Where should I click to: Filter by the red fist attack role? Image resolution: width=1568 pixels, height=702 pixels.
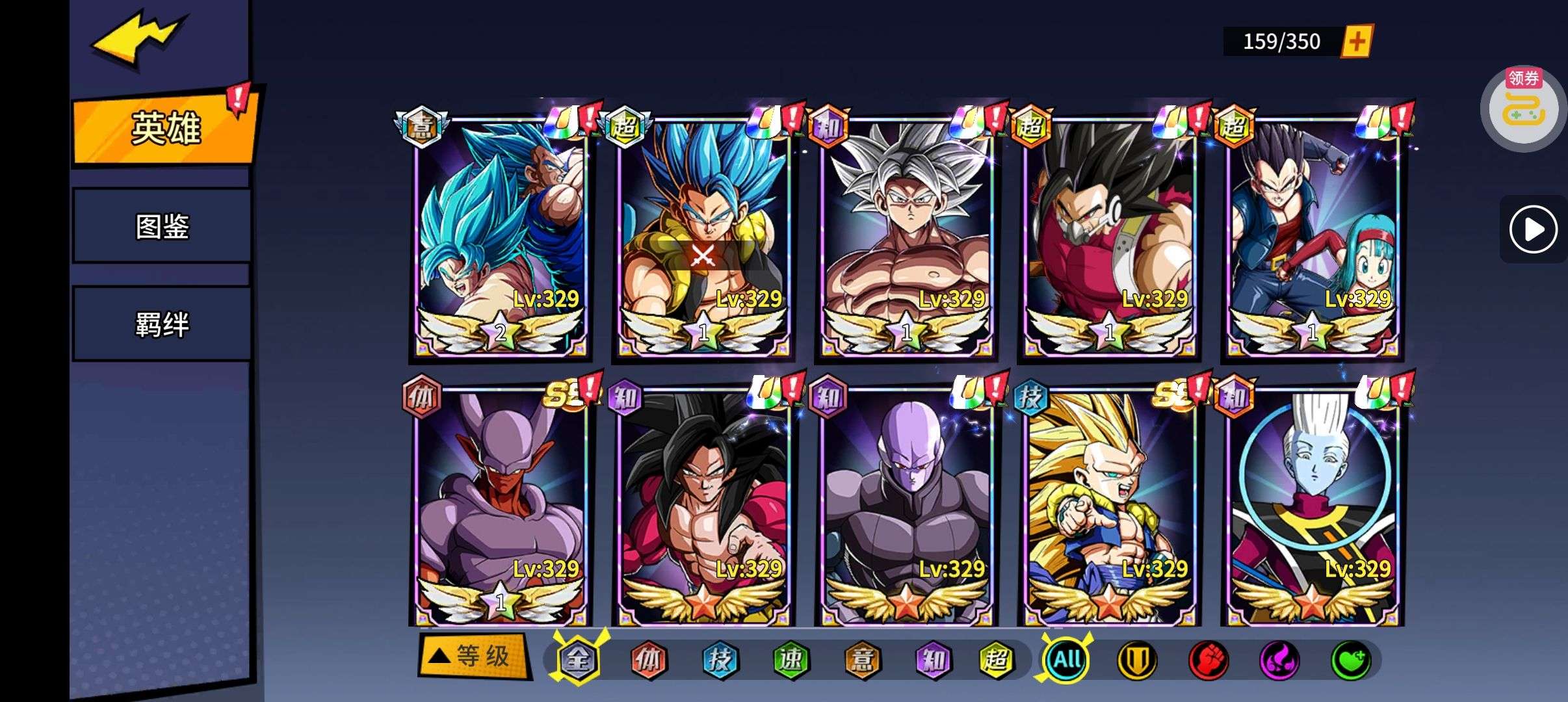pos(1208,660)
